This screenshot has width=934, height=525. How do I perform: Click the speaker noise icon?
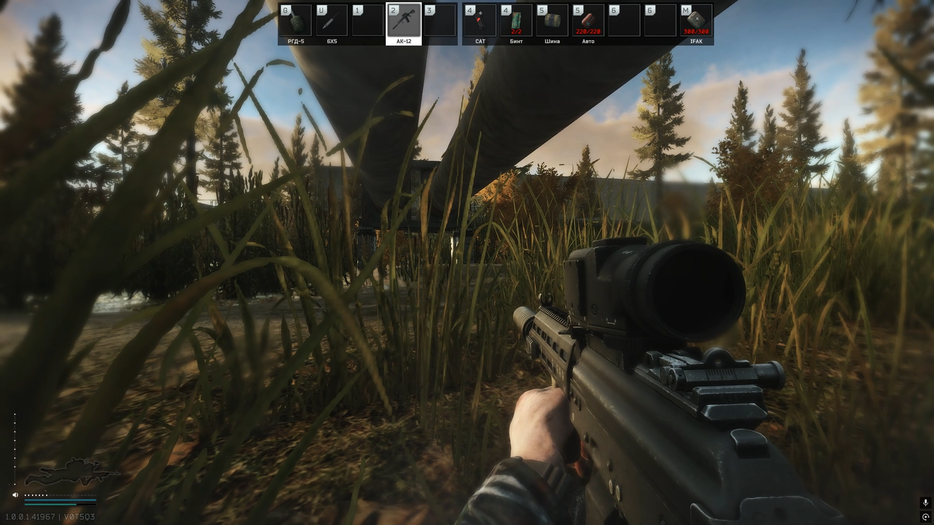point(16,495)
